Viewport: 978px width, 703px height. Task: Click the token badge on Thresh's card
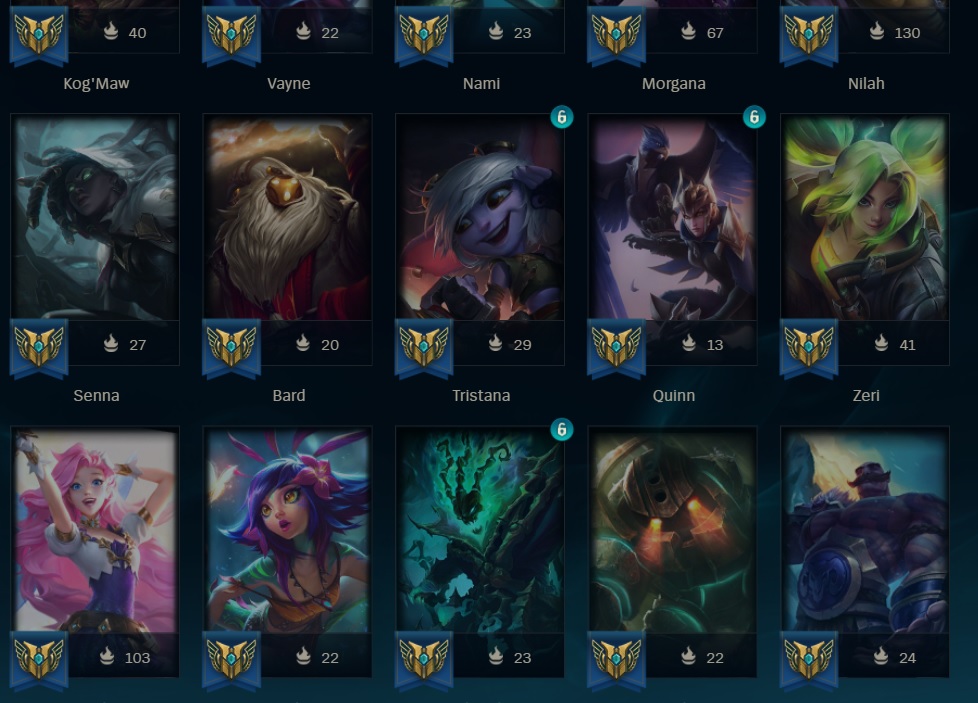(562, 429)
